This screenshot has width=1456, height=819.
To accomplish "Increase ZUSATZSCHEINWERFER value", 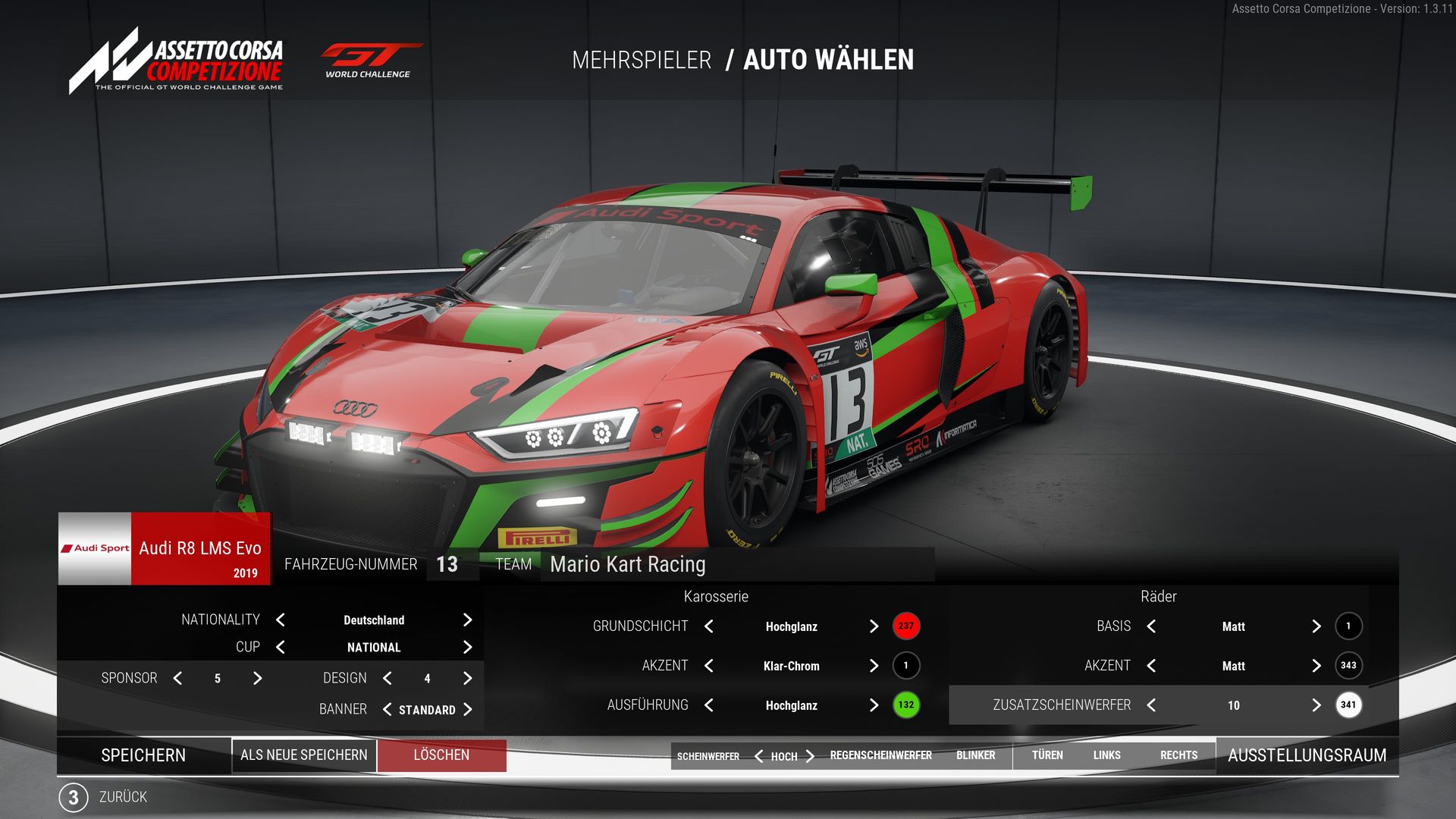I will pos(1316,705).
